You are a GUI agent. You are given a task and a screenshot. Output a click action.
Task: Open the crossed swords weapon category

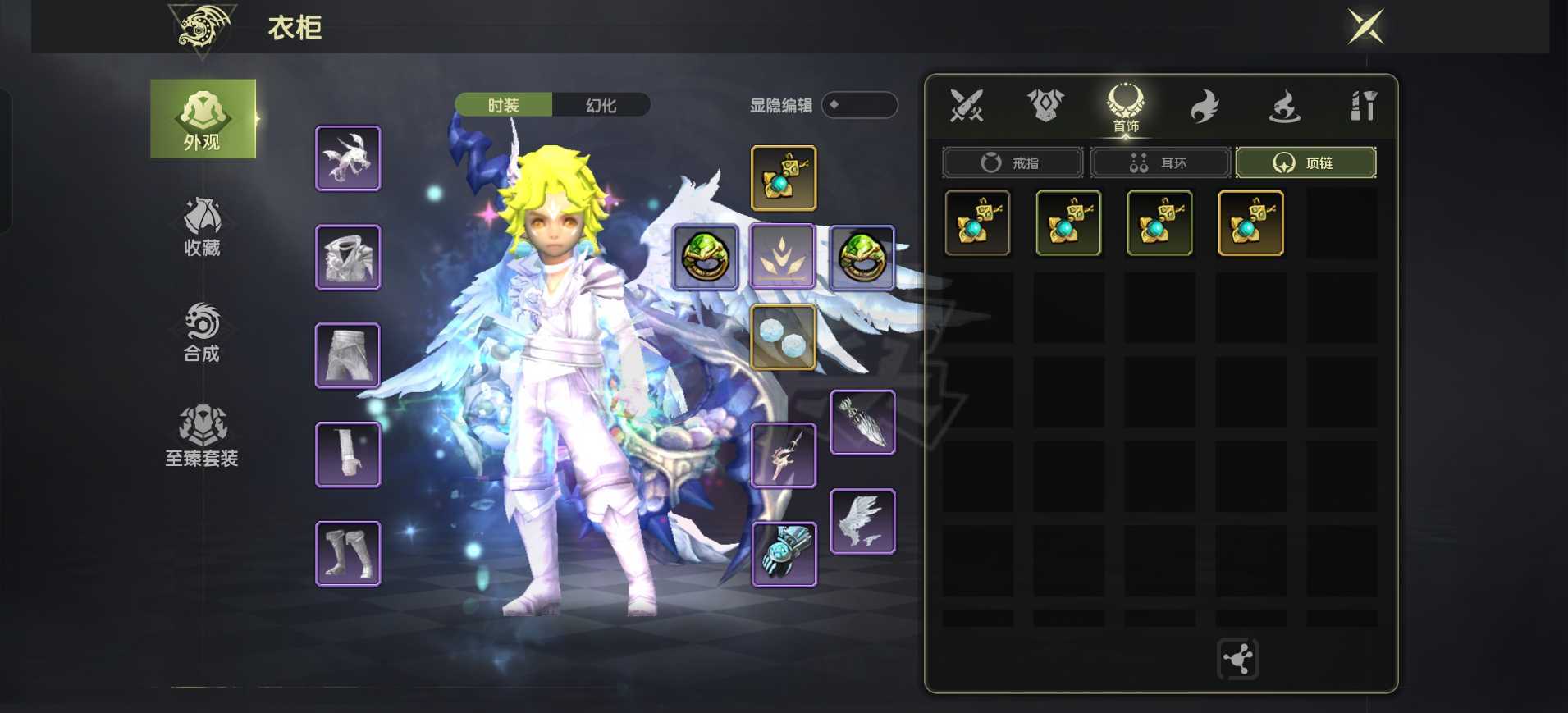(966, 106)
